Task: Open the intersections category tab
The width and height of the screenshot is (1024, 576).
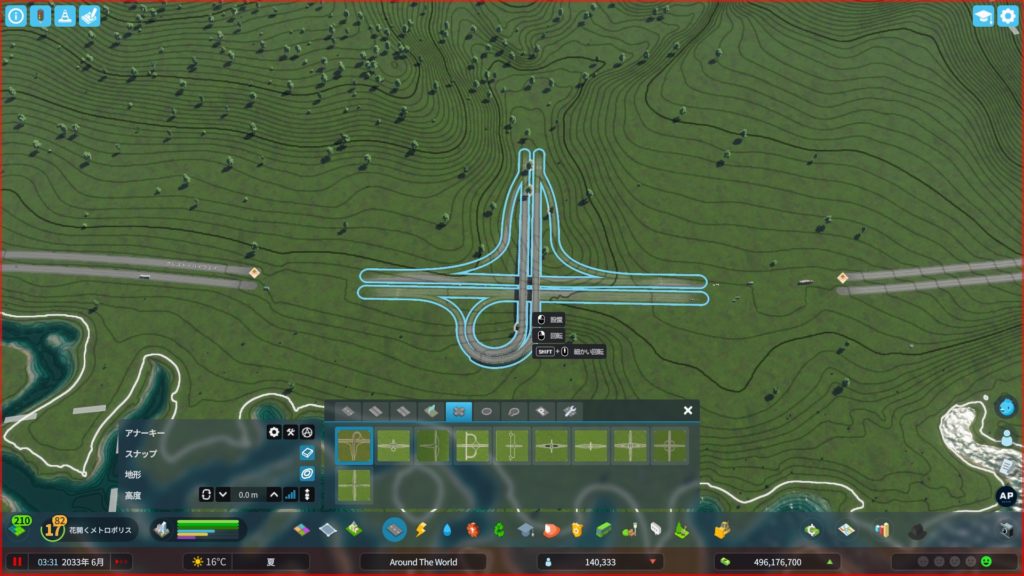Action: tap(459, 411)
